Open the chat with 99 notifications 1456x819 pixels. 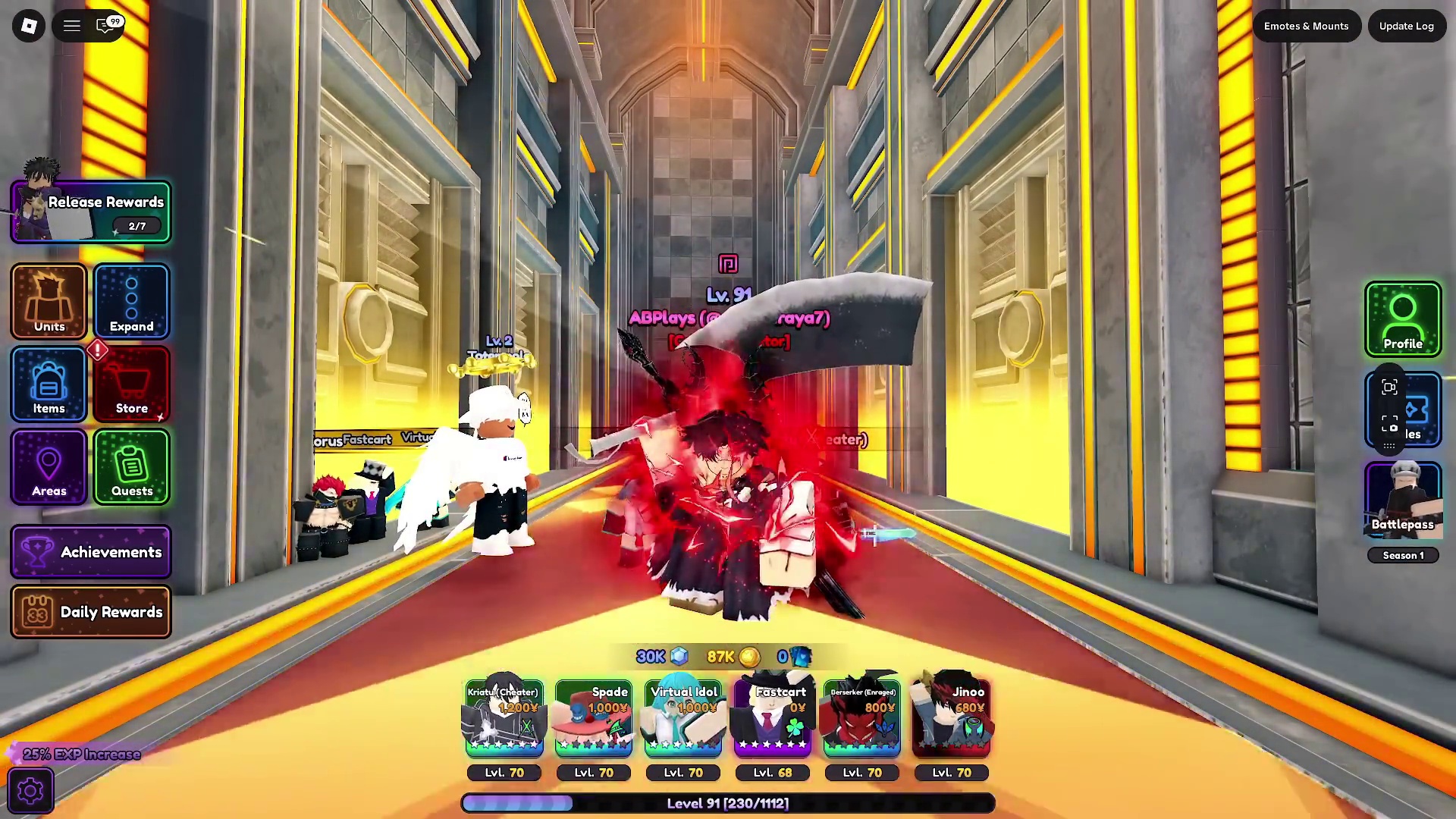[105, 25]
